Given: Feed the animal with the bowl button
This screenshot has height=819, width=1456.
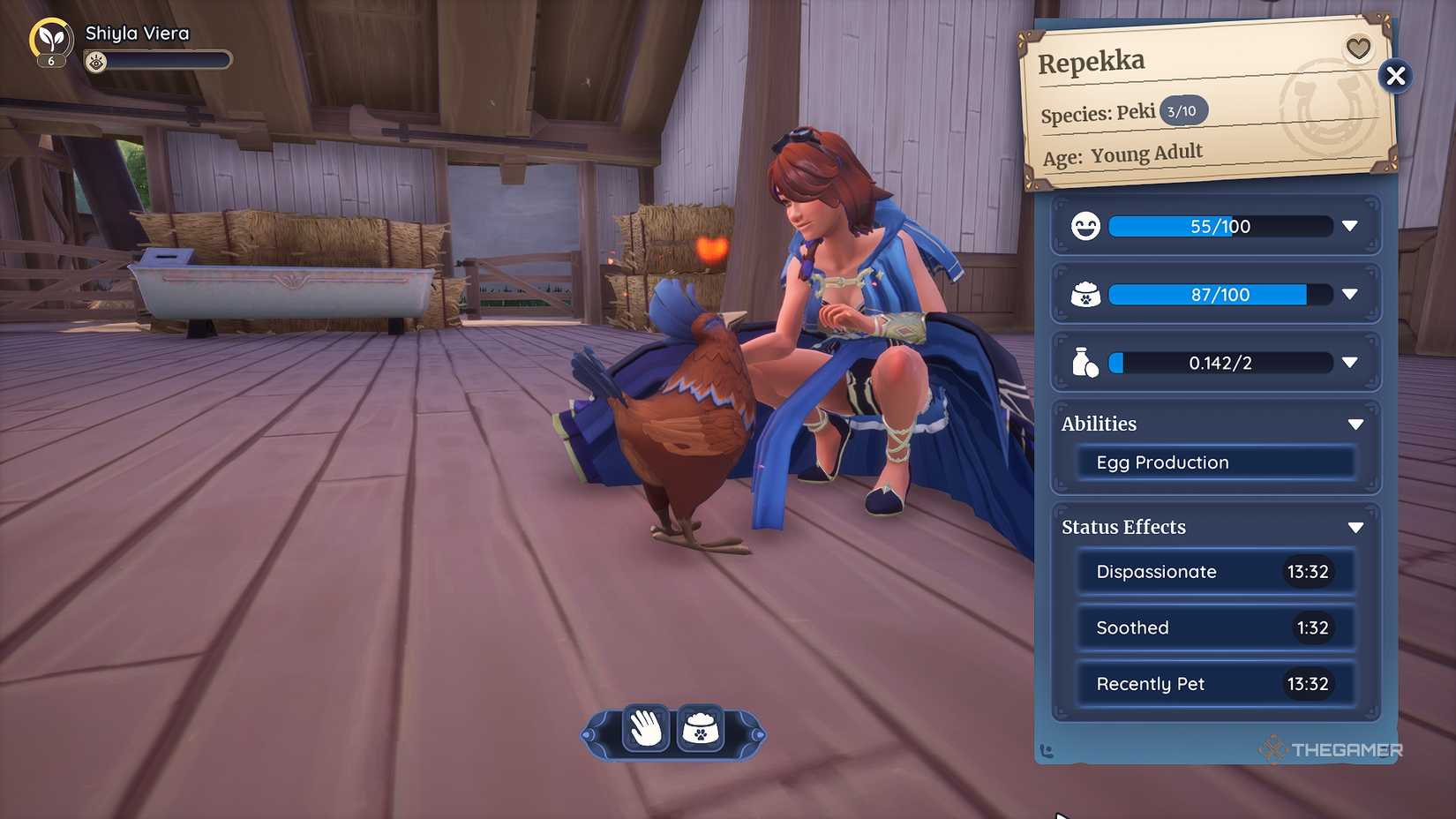Looking at the screenshot, I should point(701,729).
